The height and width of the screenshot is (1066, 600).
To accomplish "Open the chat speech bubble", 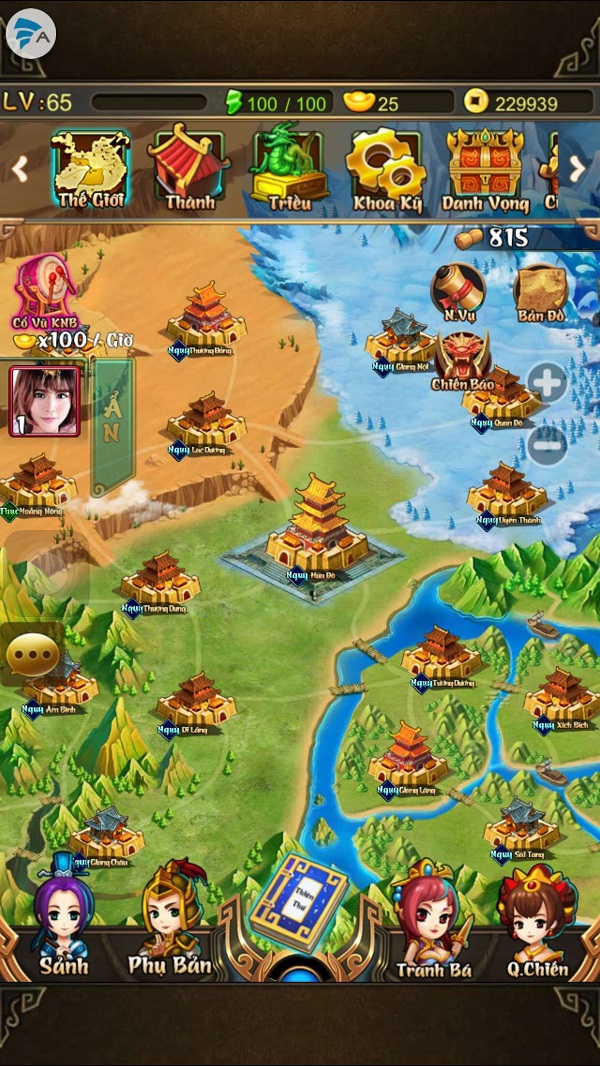I will (32, 653).
